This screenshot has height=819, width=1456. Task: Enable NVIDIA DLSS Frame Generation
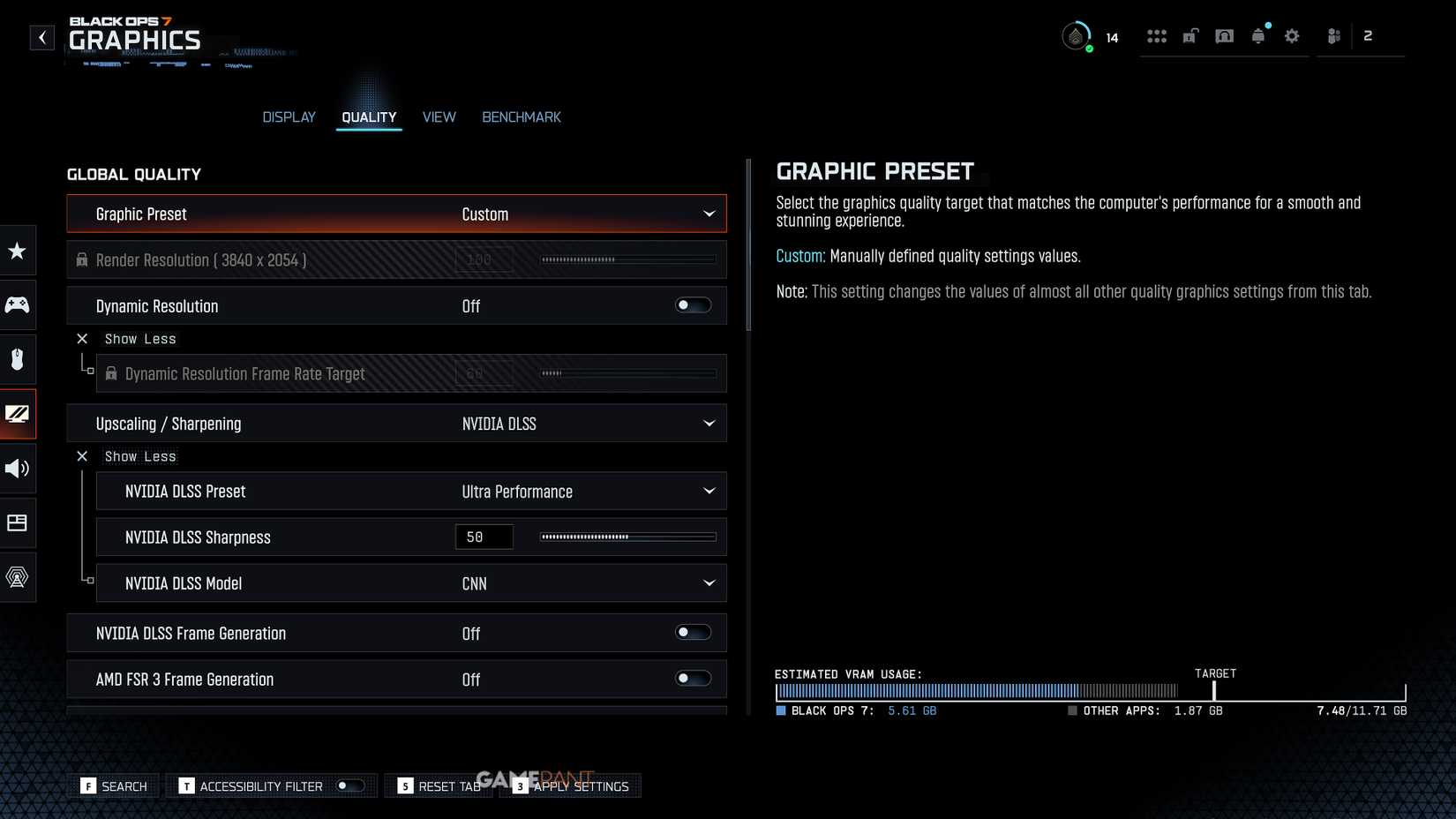tap(692, 632)
